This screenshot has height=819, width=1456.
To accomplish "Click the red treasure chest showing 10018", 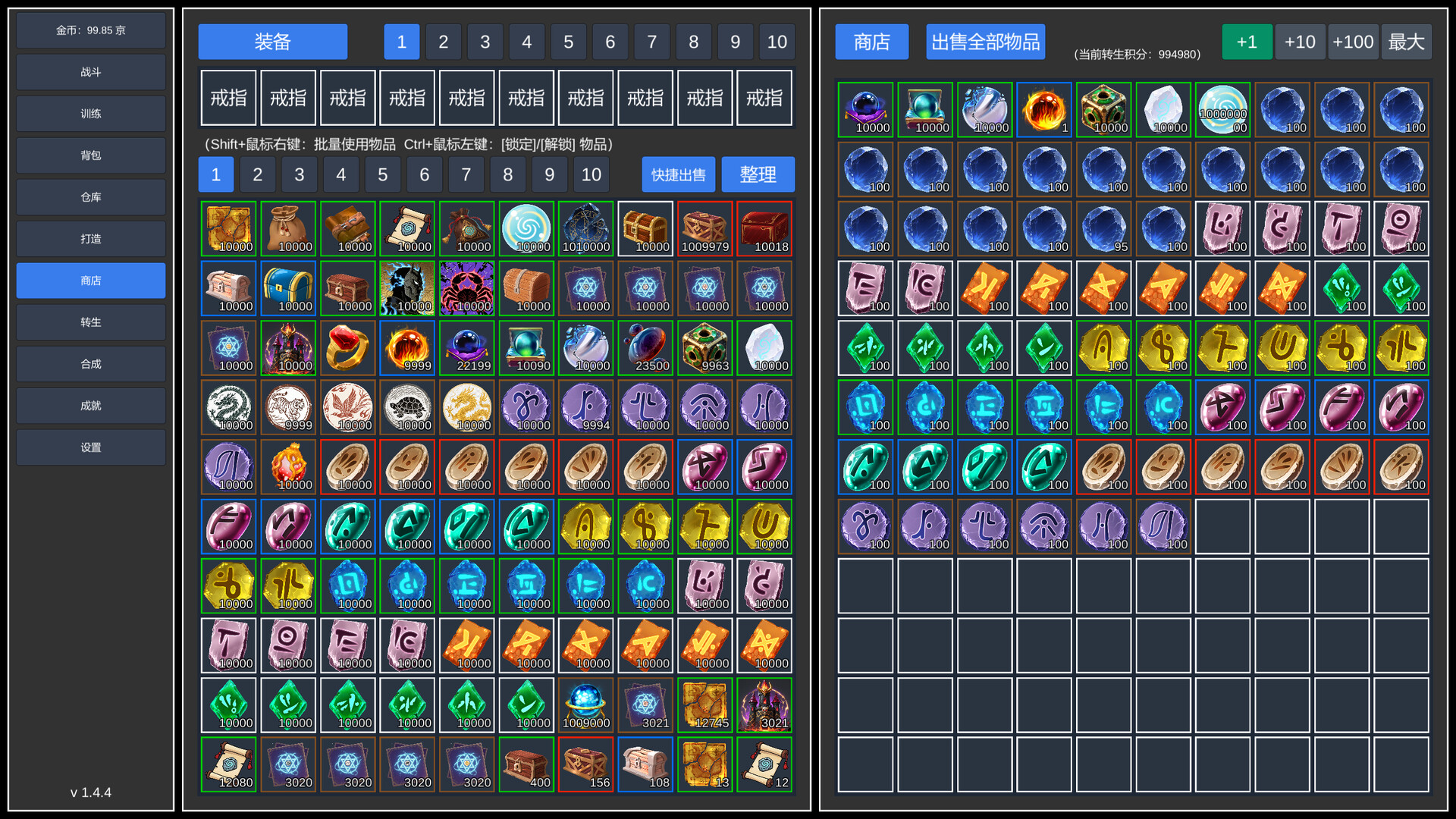I will [764, 228].
